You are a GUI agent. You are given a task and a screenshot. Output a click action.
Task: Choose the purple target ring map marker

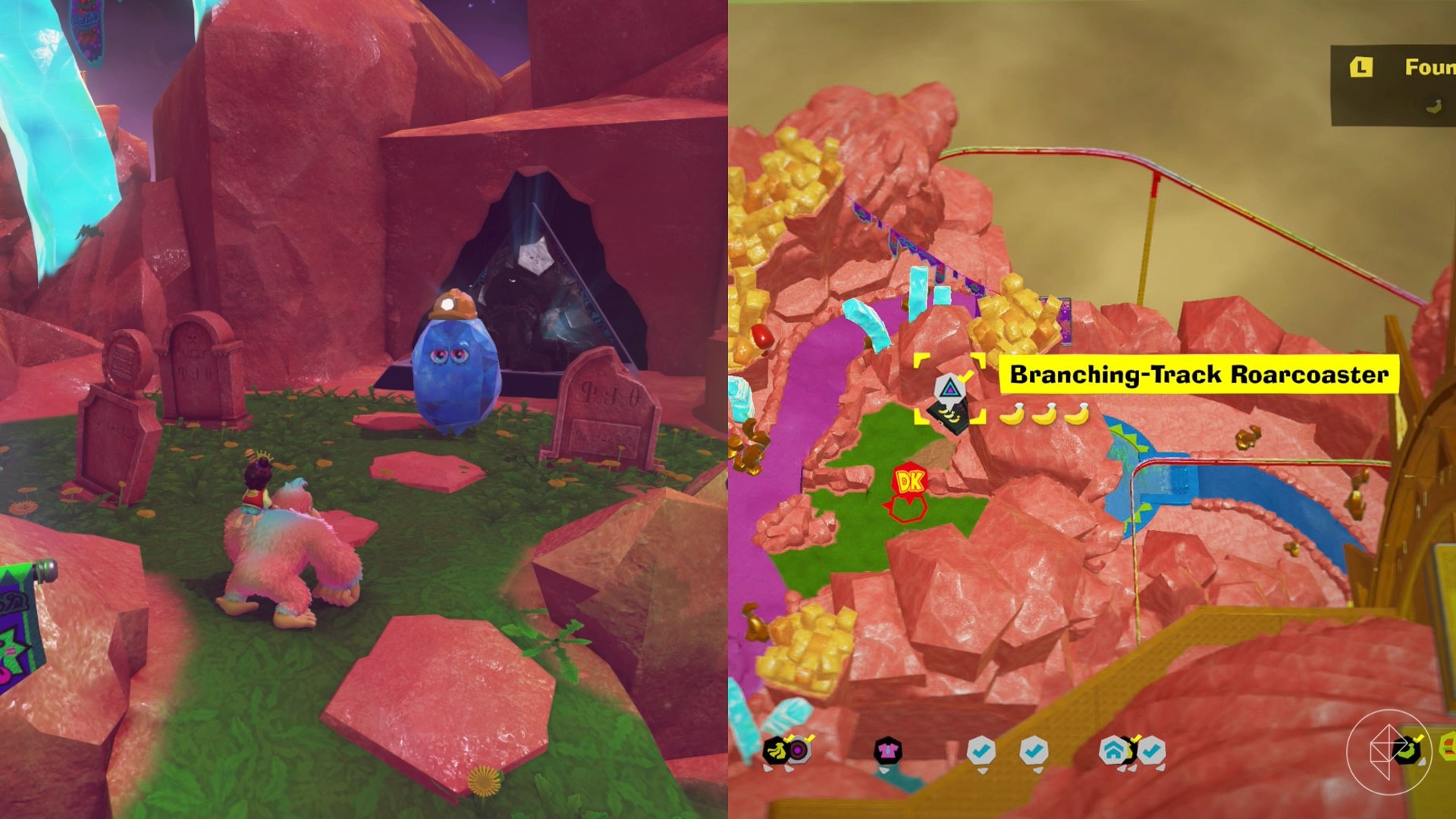pos(798,751)
